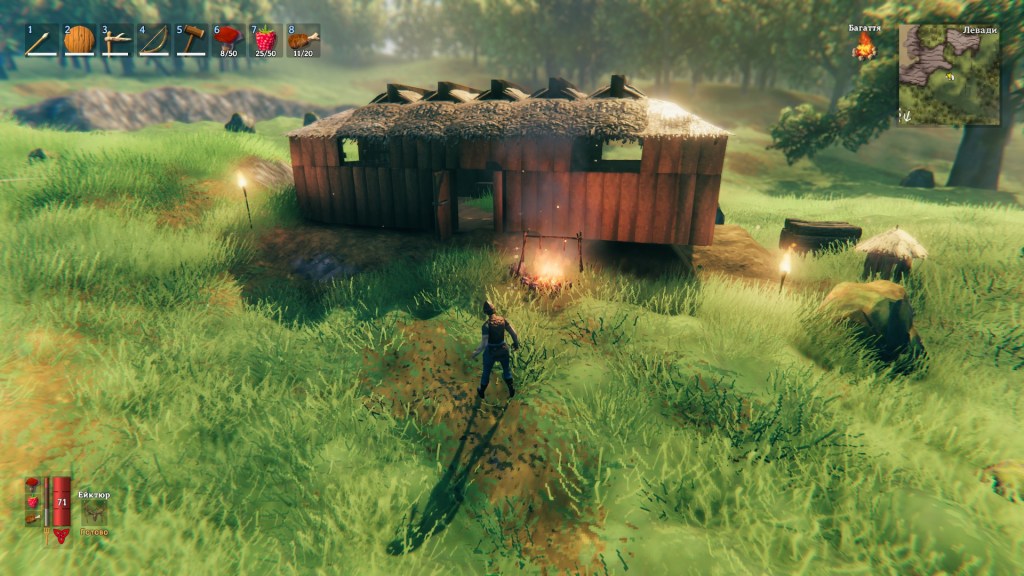The image size is (1024, 576).
Task: Activate the Ейктюр deer power icon
Action: click(x=95, y=511)
